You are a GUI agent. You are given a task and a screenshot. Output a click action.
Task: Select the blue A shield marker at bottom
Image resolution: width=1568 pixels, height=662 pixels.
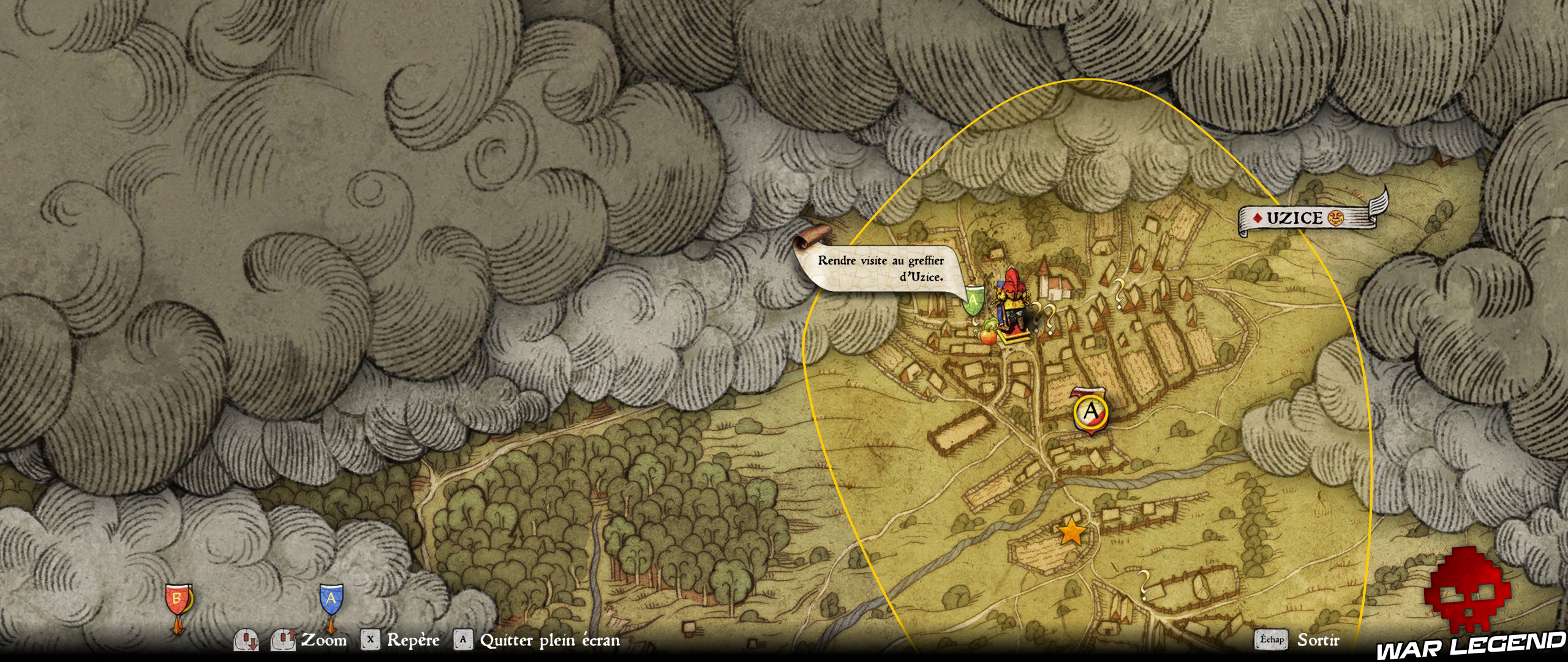[x=331, y=598]
